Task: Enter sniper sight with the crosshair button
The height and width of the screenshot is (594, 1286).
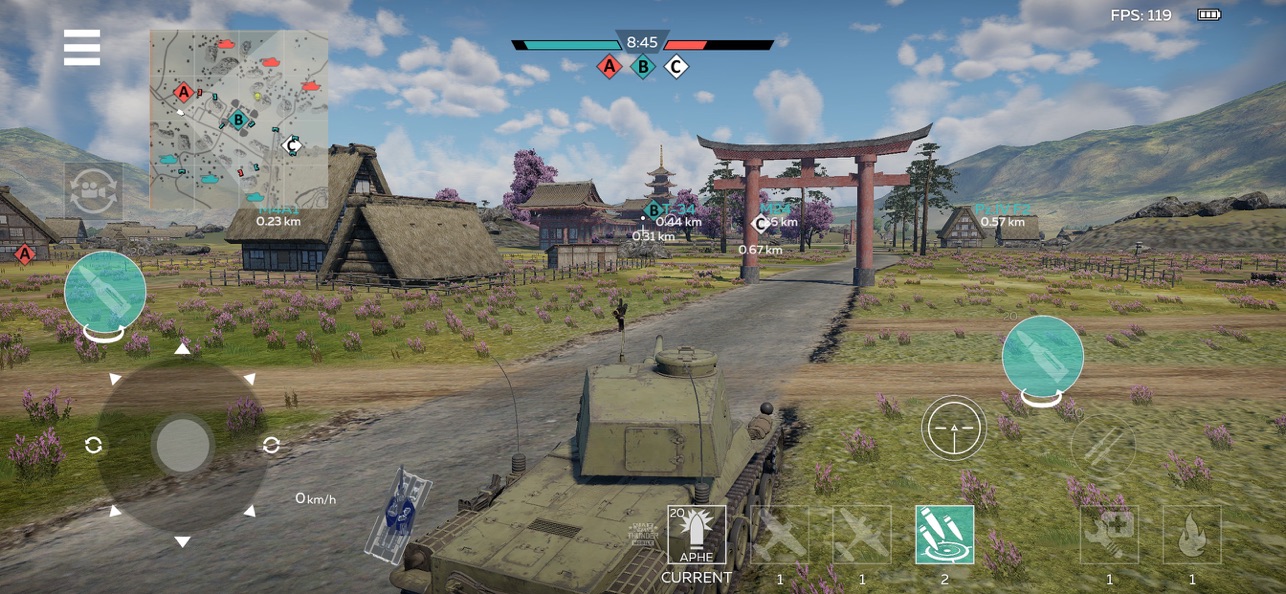Action: click(x=953, y=428)
